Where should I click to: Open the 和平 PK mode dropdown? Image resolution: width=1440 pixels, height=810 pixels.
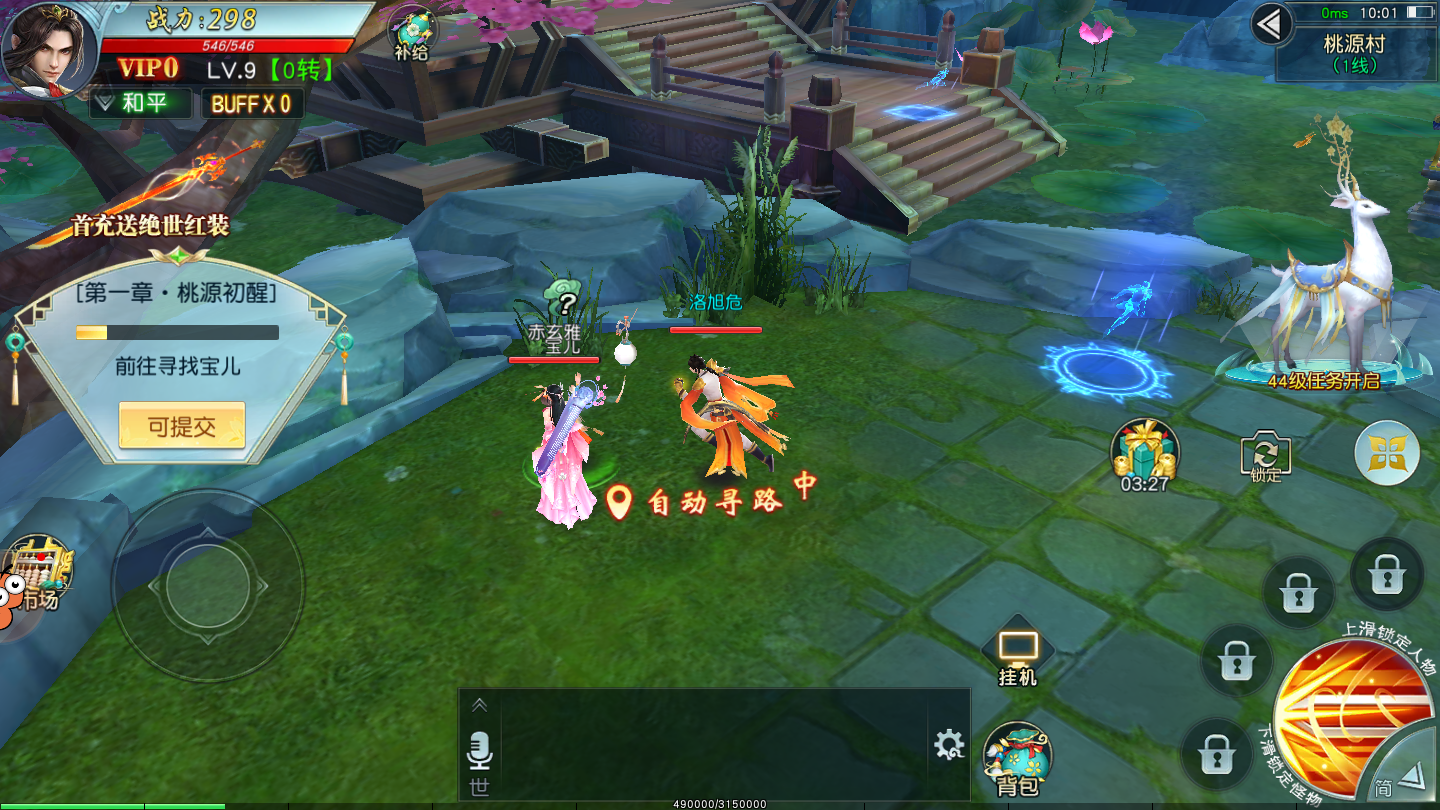(142, 103)
